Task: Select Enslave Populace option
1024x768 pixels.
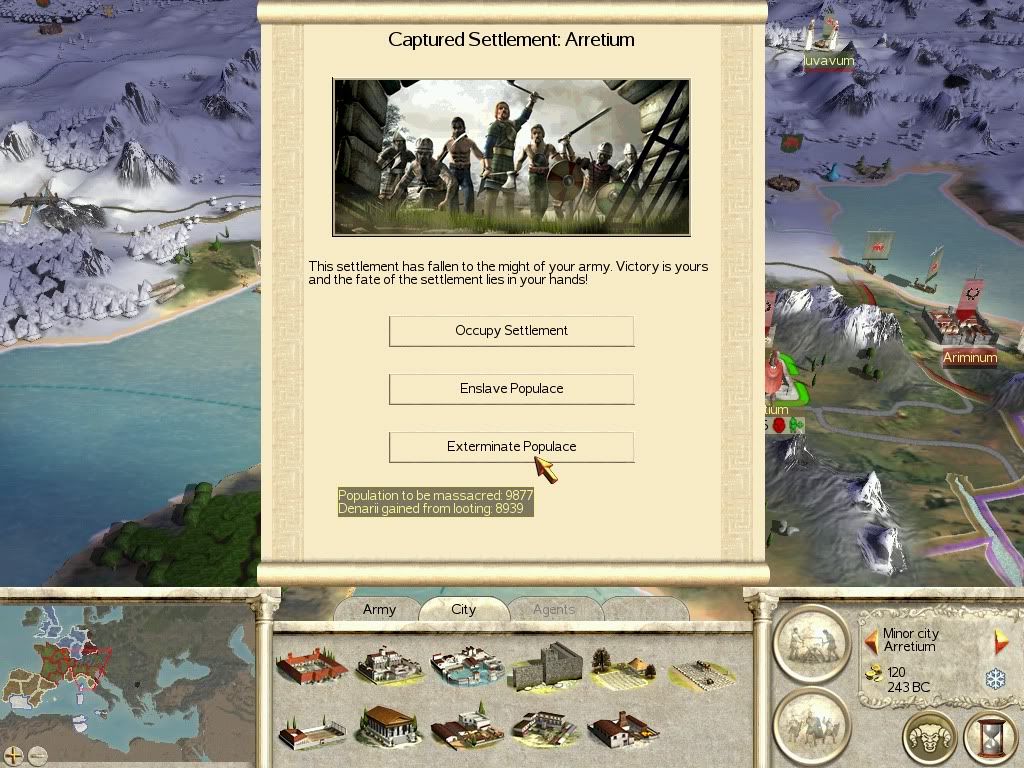Action: pos(511,389)
